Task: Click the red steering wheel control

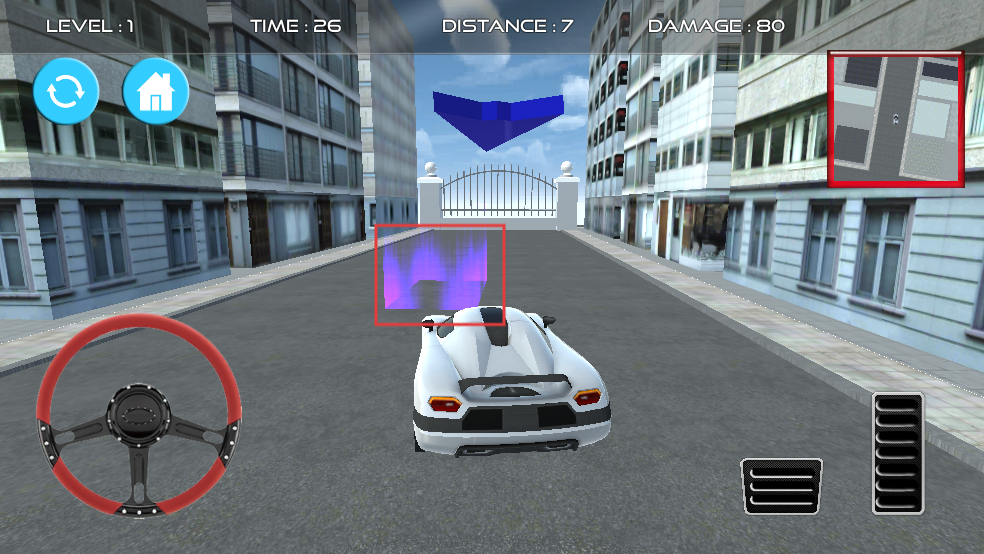Action: point(139,414)
